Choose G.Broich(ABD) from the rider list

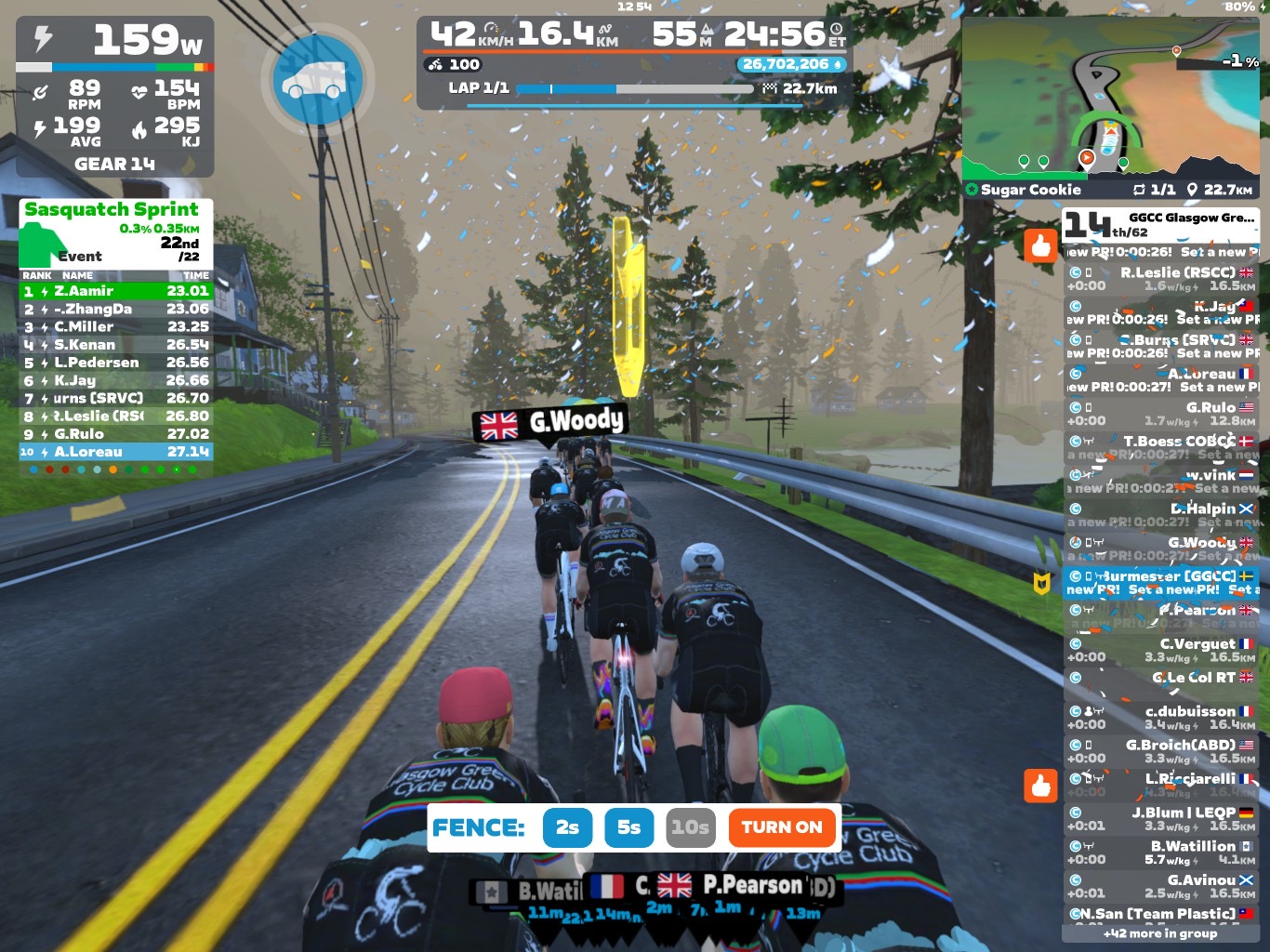(x=1162, y=751)
